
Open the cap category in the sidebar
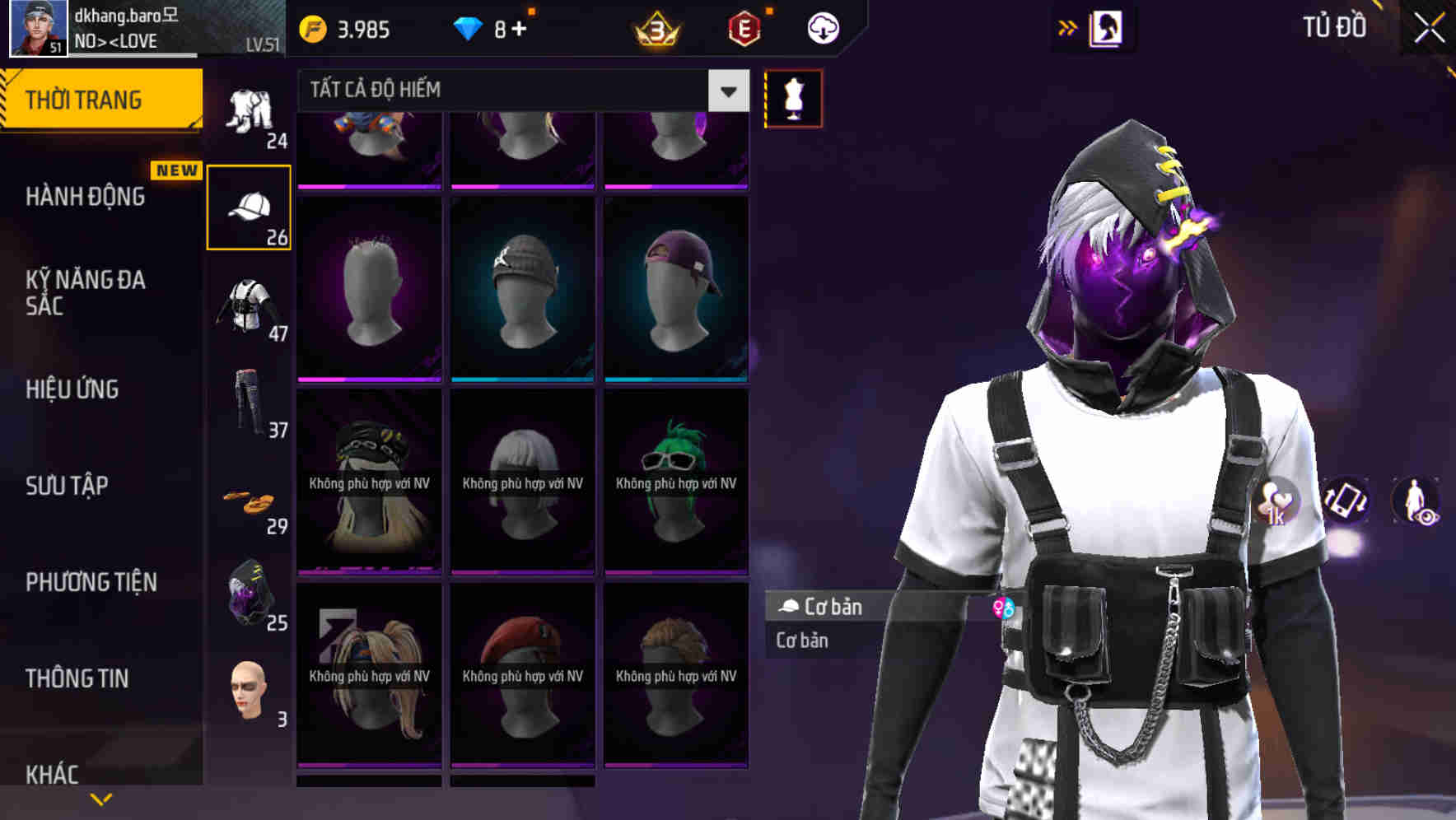pos(249,206)
